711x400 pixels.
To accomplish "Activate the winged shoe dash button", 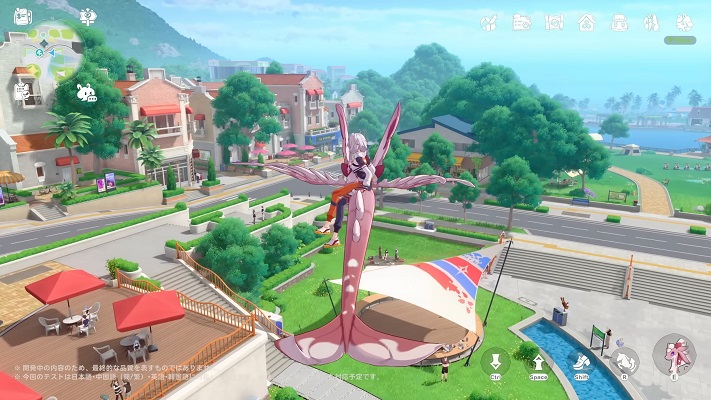I will point(582,362).
